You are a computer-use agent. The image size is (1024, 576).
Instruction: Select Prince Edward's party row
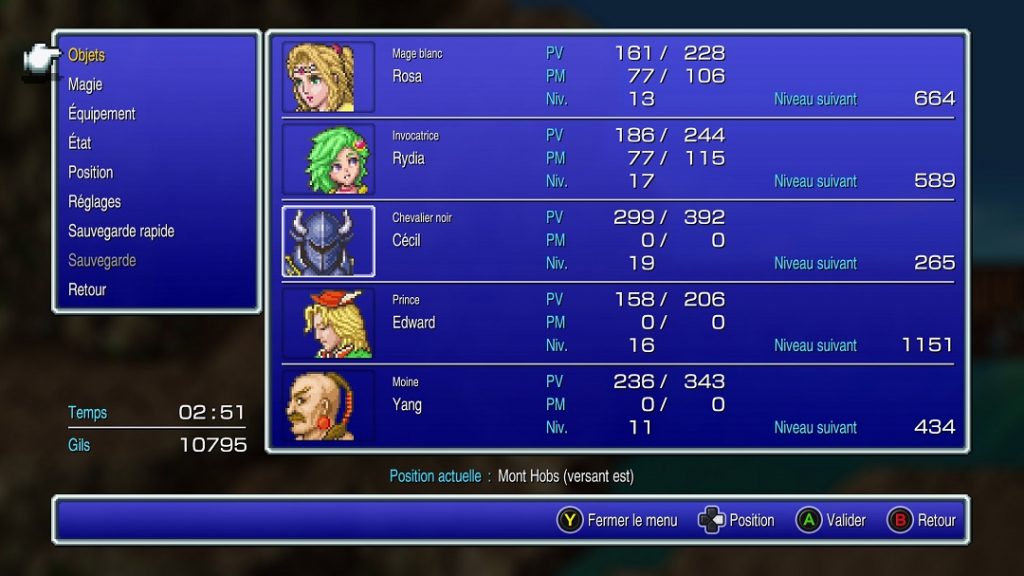(617, 323)
